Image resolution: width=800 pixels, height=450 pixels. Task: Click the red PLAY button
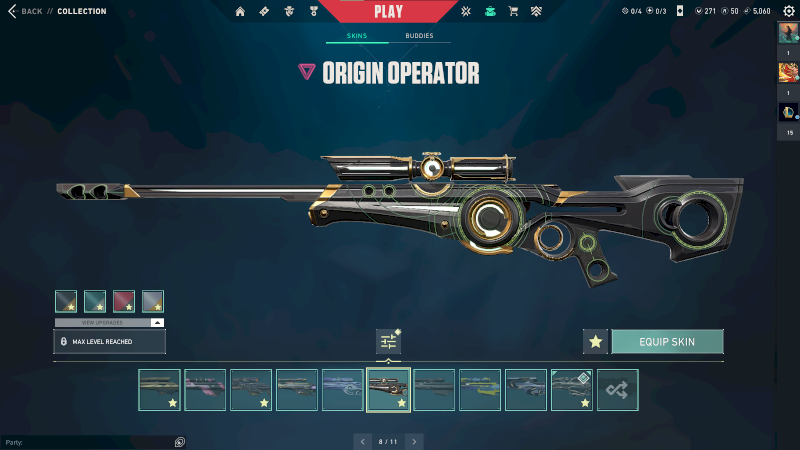(x=388, y=12)
